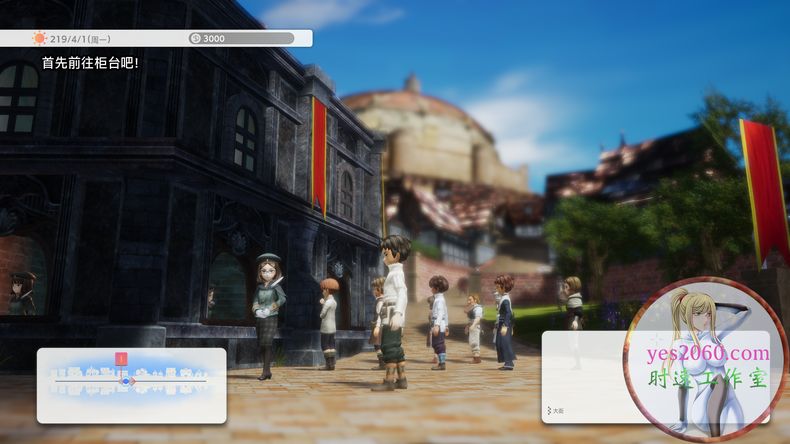Select the blue player position marker on minimap
The image size is (790, 444).
point(125,381)
